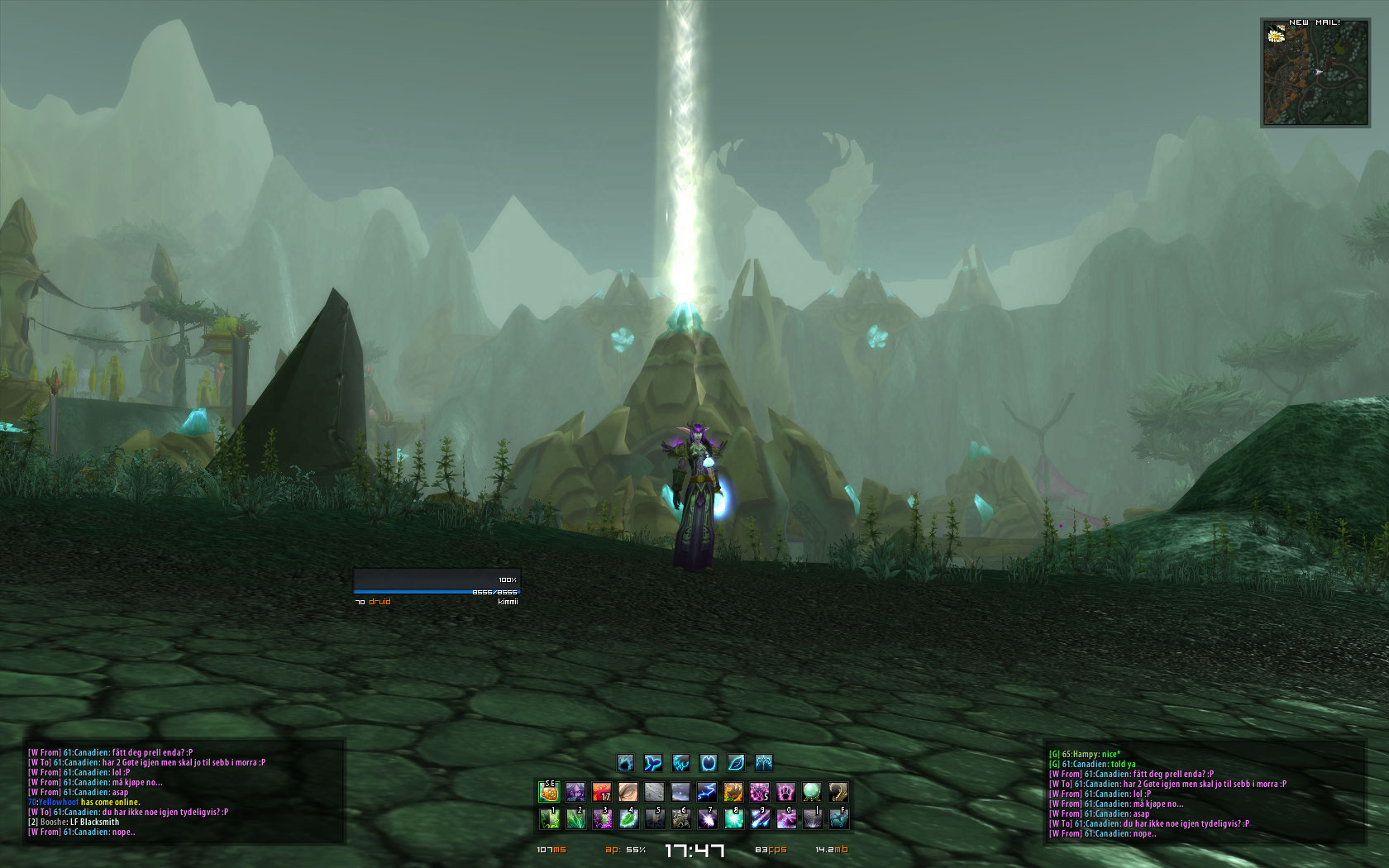The image size is (1389, 868).
Task: Cast the teal glow spell on key 8
Action: pos(733,818)
